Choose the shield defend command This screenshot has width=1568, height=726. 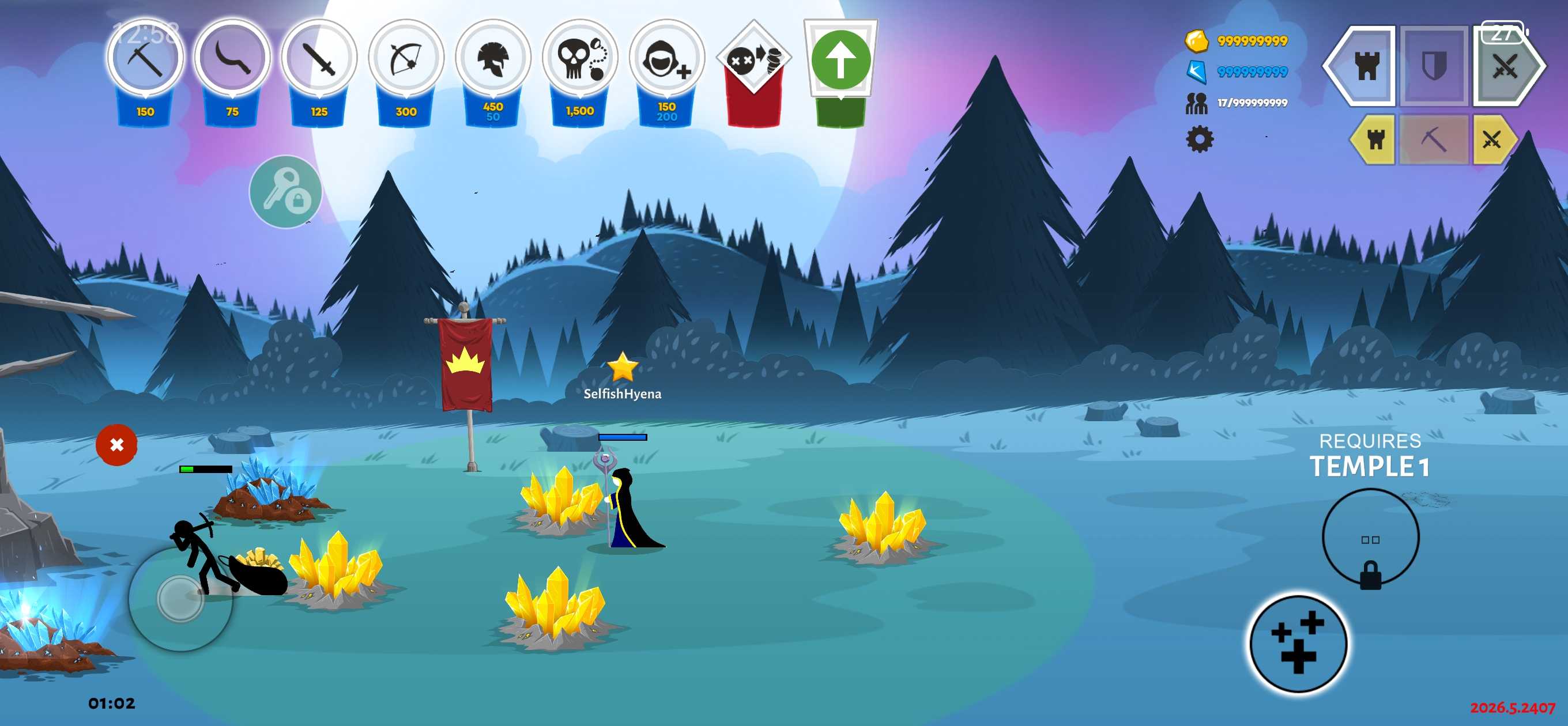[1434, 66]
